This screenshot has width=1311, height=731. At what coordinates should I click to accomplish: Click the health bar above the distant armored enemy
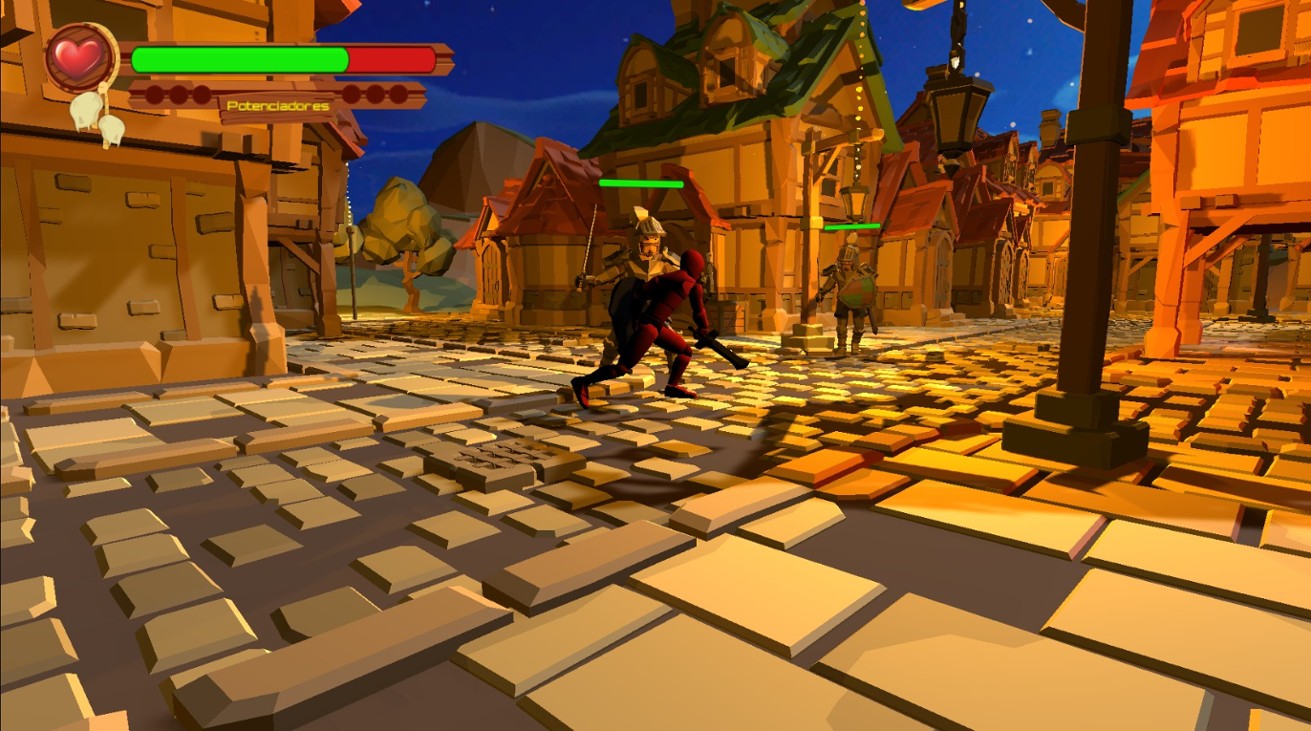pyautogui.click(x=851, y=227)
